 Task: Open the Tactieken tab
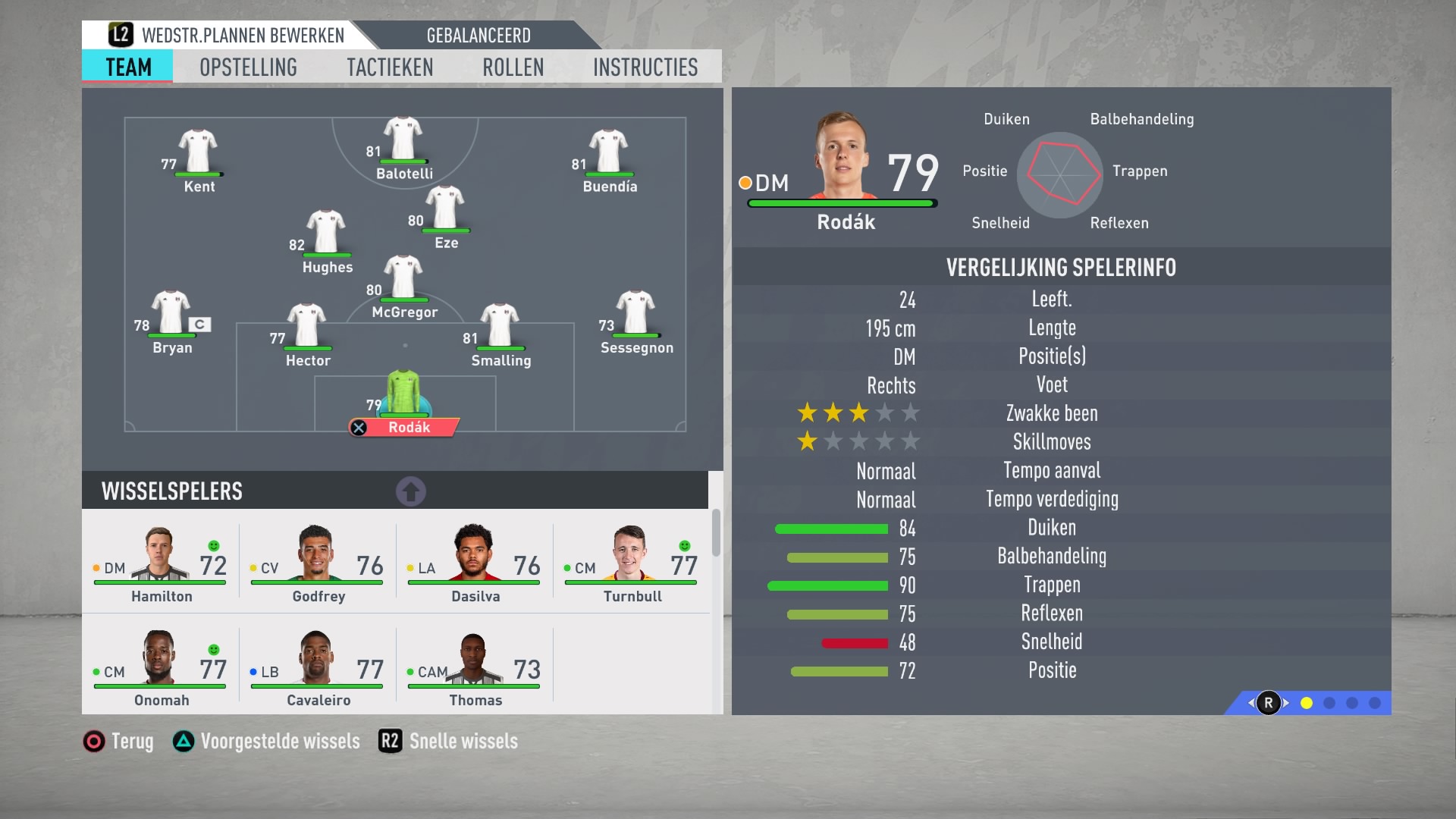coord(390,67)
